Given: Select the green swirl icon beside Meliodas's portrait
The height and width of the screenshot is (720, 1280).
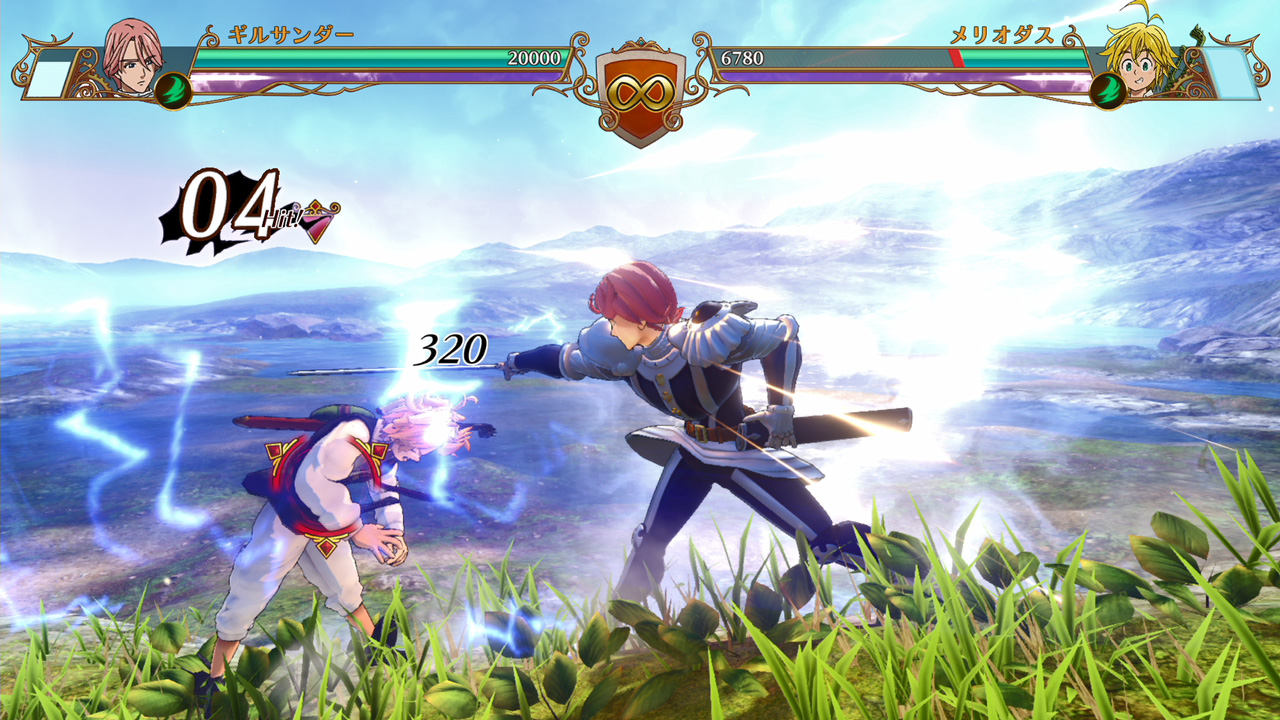Looking at the screenshot, I should click(1107, 90).
